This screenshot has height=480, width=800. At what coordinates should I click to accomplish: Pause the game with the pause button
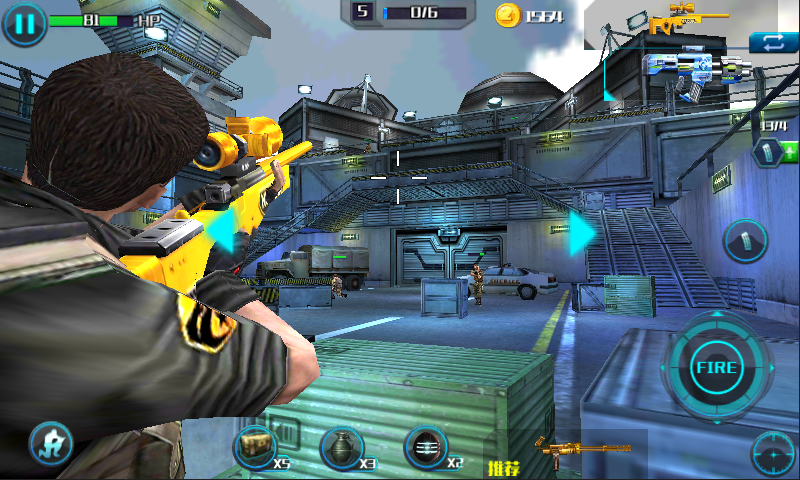point(24,24)
